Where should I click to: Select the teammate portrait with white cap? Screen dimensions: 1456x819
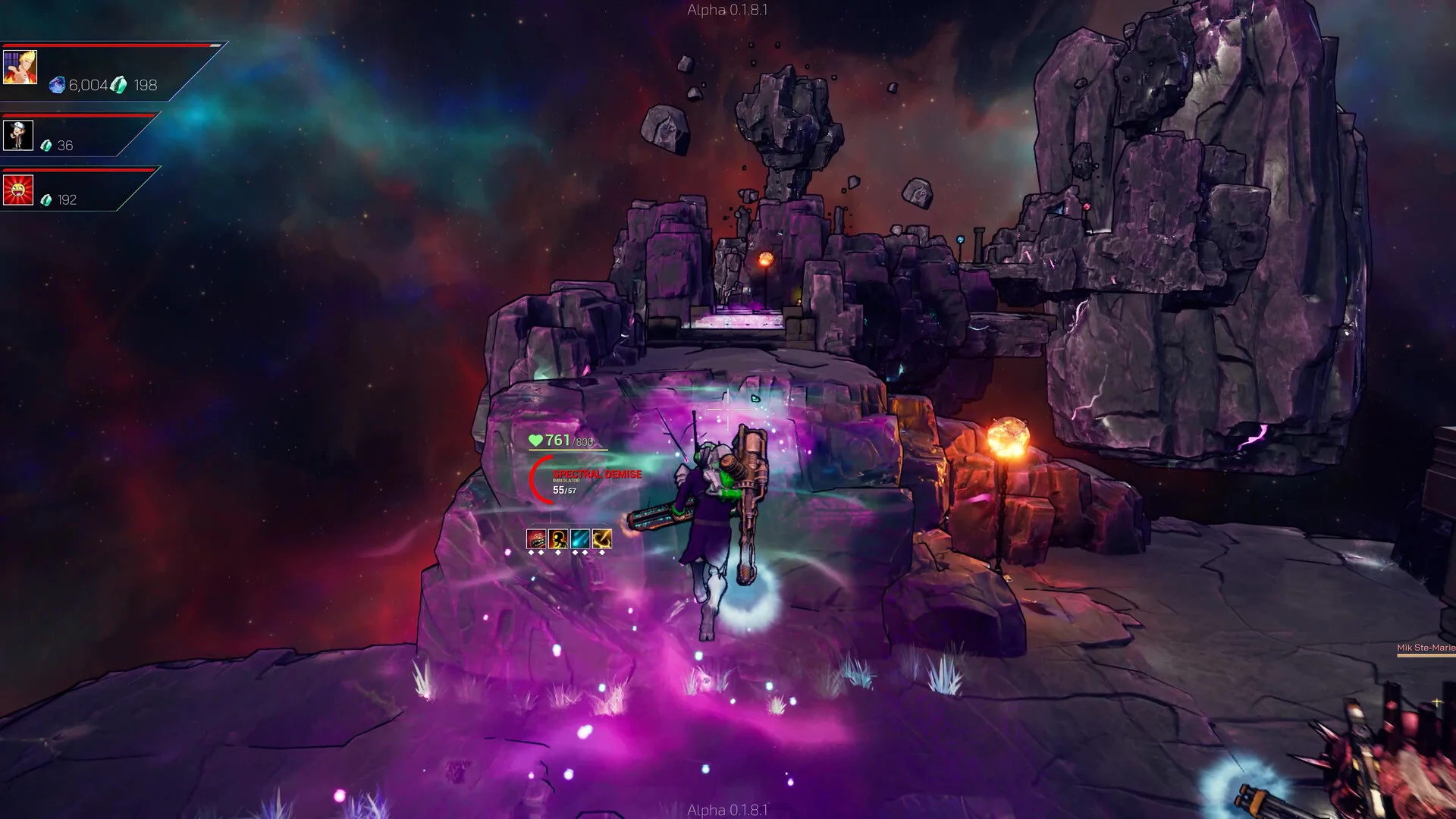pyautogui.click(x=17, y=136)
